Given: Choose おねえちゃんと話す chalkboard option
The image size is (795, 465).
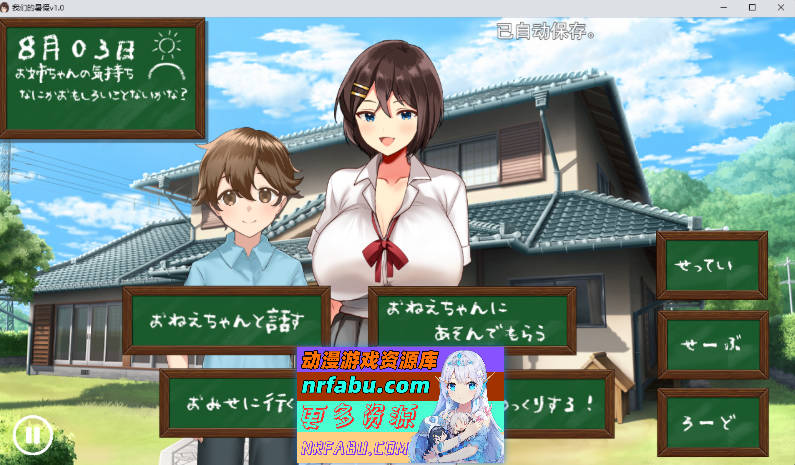Looking at the screenshot, I should 226,320.
